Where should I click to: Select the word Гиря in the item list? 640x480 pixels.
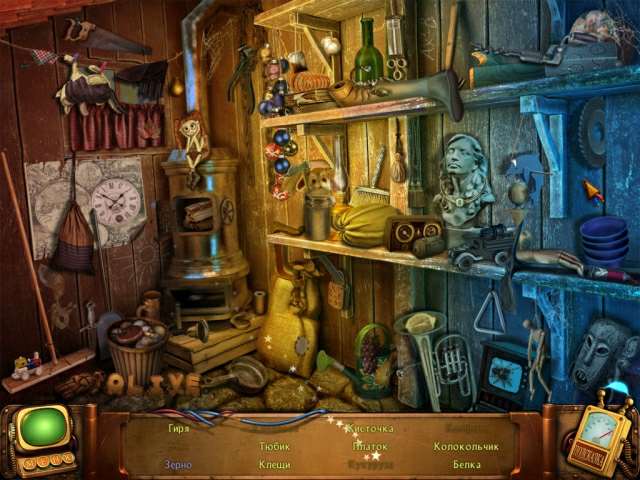[179, 428]
